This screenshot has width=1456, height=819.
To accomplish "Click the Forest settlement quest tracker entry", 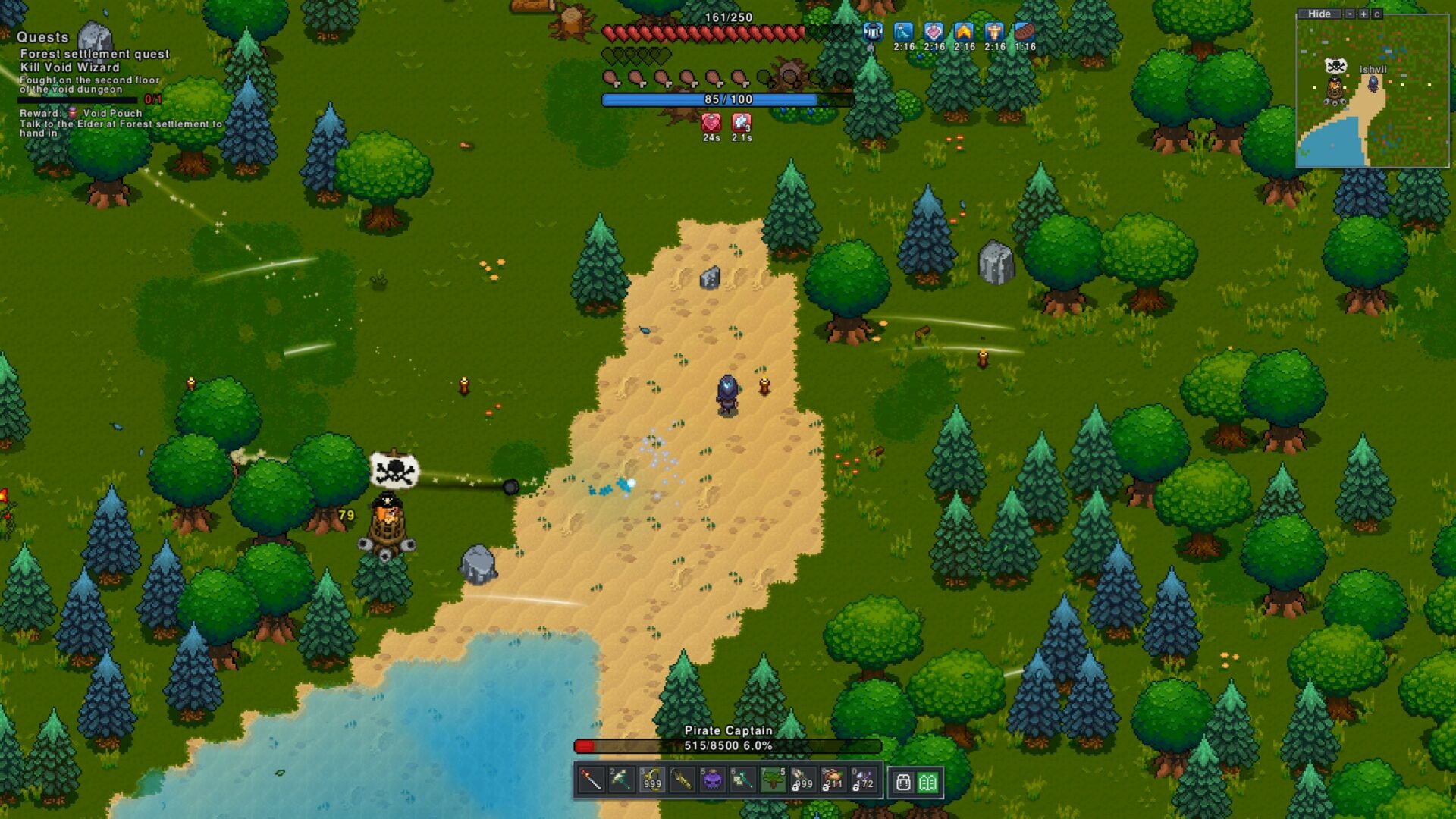I will tap(94, 54).
